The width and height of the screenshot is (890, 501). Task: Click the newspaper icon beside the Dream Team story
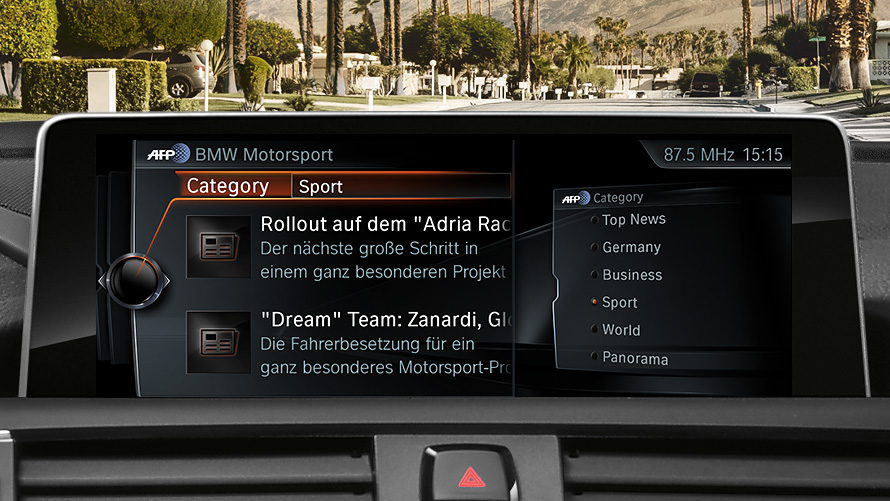click(218, 343)
